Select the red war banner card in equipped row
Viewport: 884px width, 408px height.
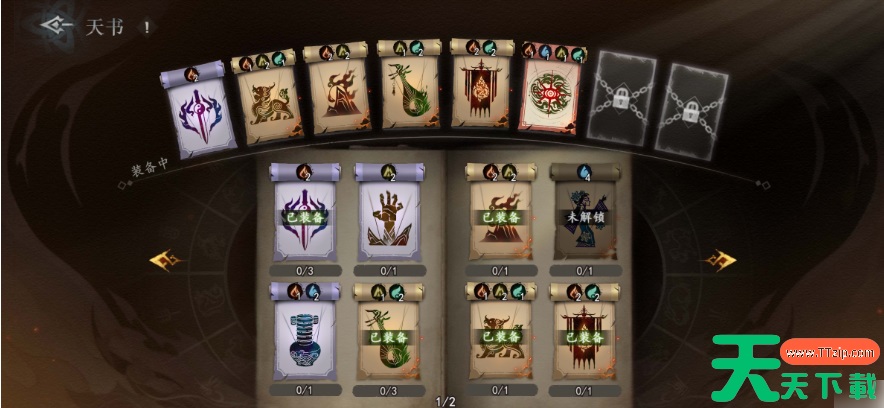click(x=483, y=98)
